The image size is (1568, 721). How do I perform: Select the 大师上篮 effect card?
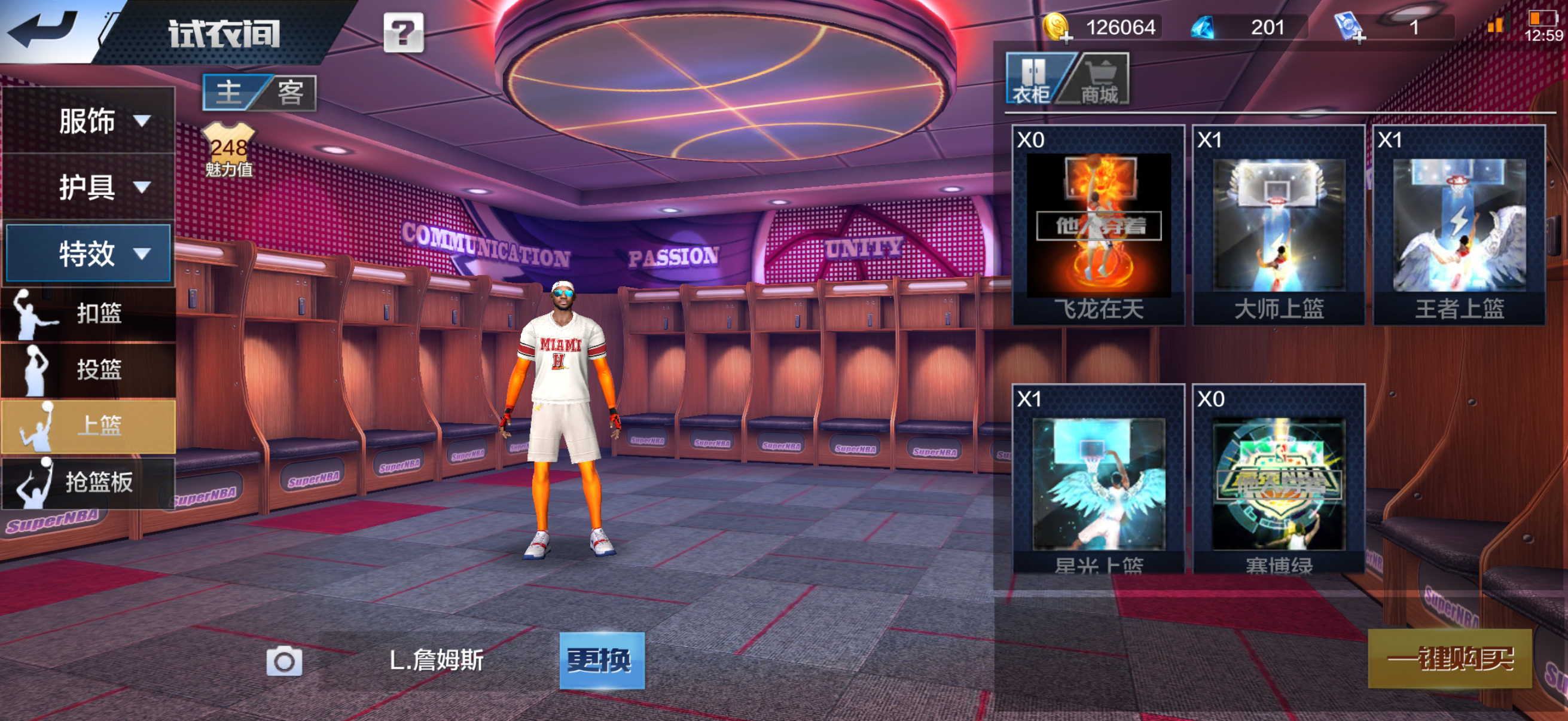point(1279,225)
